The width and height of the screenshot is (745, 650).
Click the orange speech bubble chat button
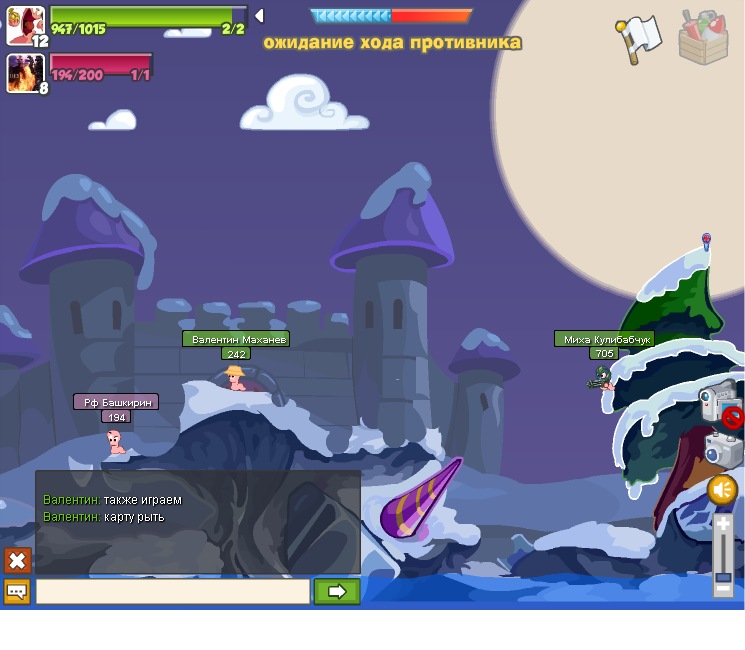coord(17,591)
